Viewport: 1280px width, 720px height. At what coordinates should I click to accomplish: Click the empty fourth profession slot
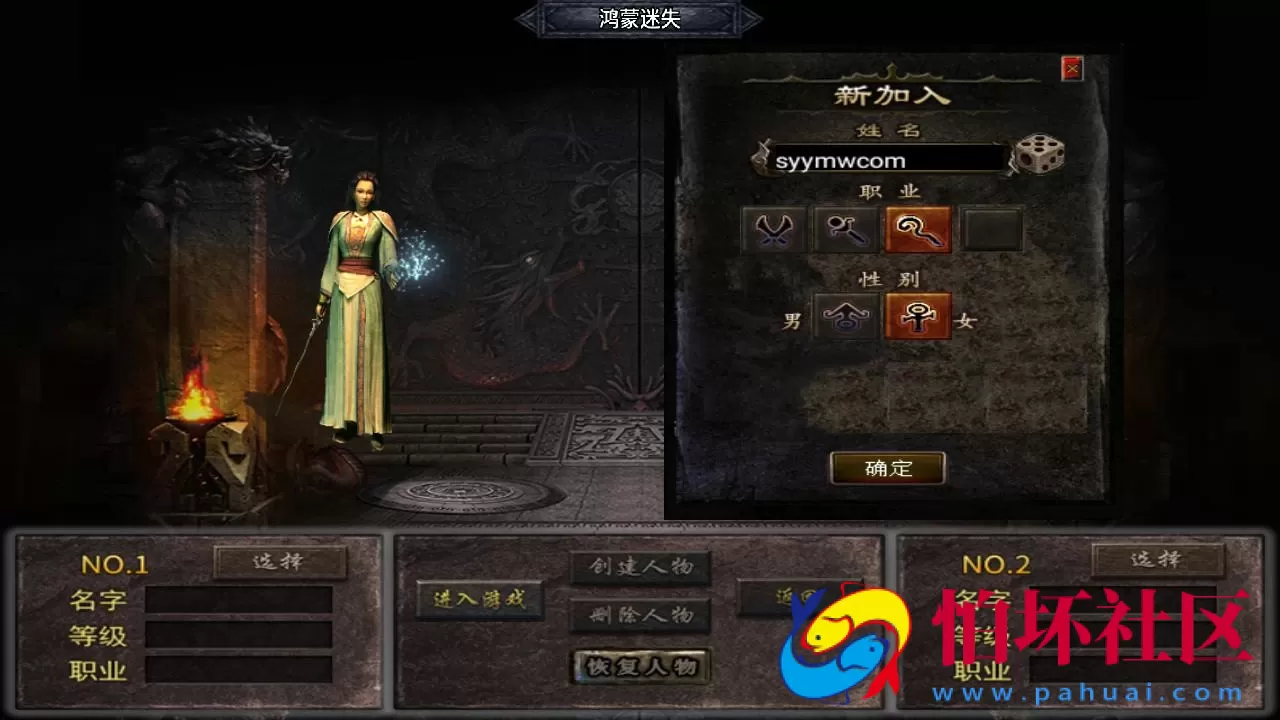click(x=989, y=230)
